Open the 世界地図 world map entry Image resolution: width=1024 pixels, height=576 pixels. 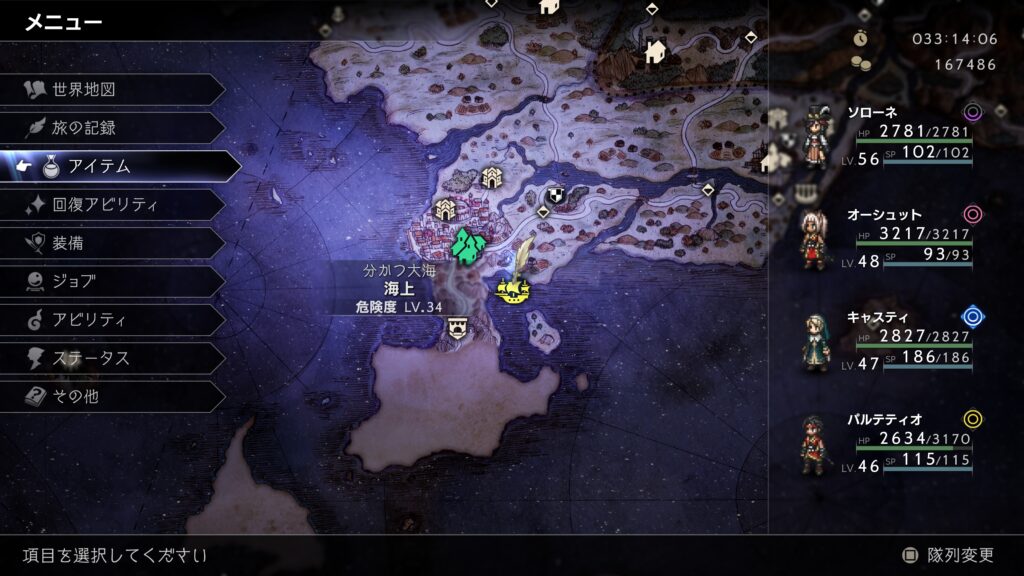click(110, 90)
